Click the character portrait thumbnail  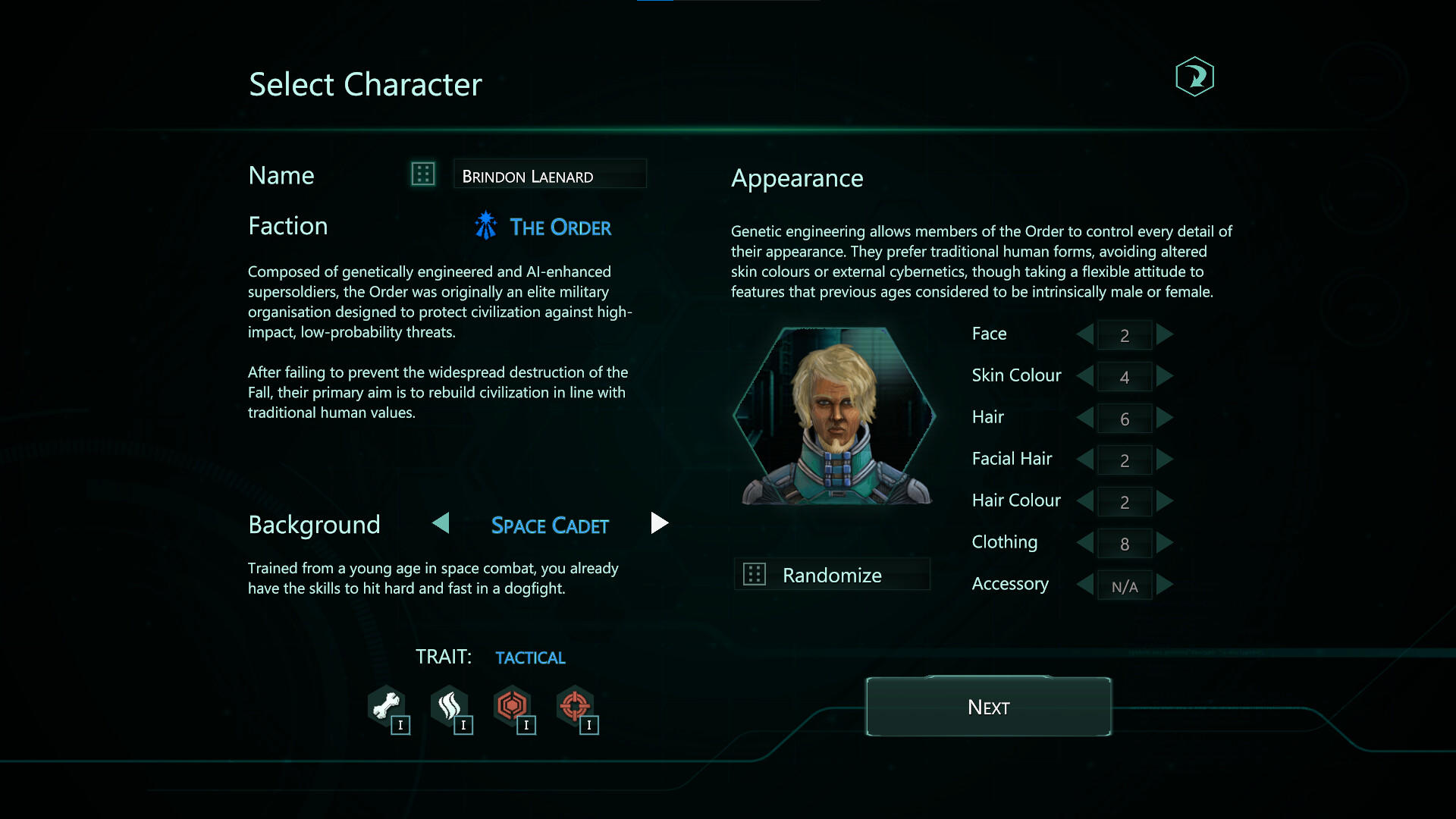834,416
